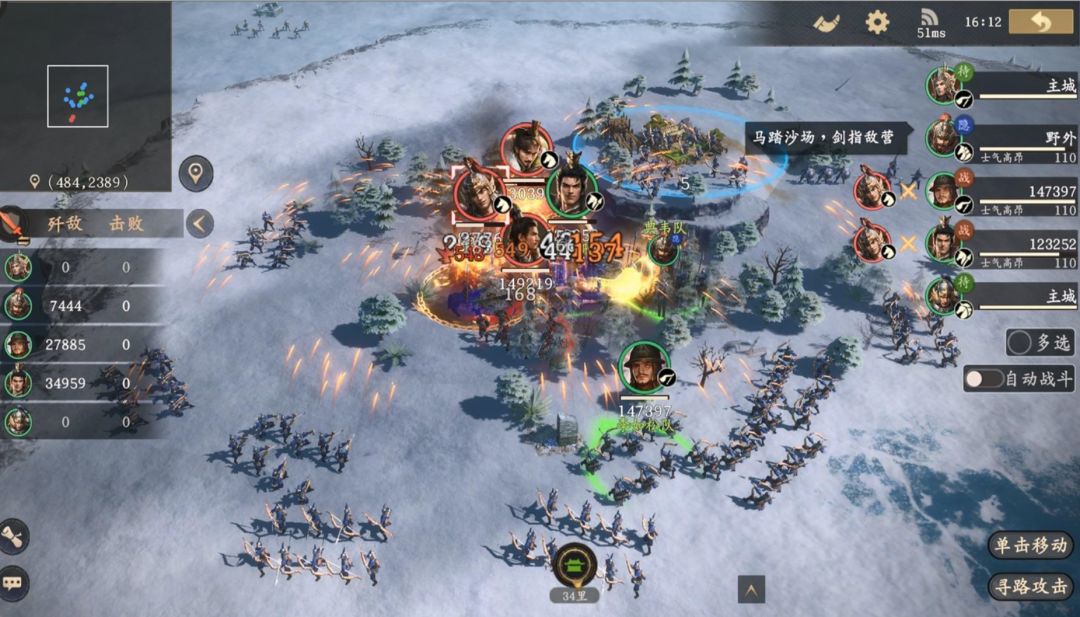
Task: Enable the 多选 multi-select checkbox
Action: pyautogui.click(x=1021, y=343)
